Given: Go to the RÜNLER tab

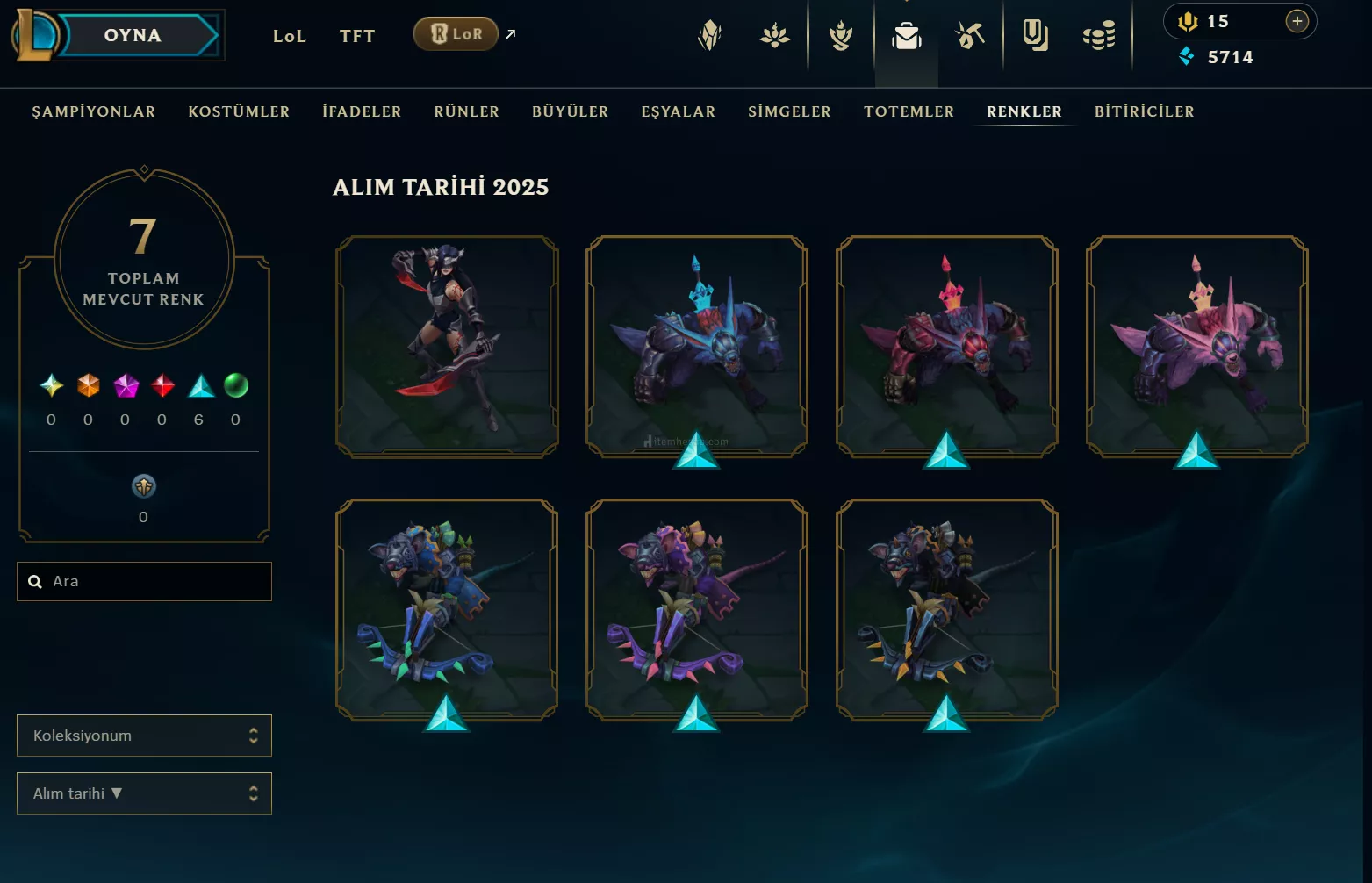Looking at the screenshot, I should click(x=466, y=111).
